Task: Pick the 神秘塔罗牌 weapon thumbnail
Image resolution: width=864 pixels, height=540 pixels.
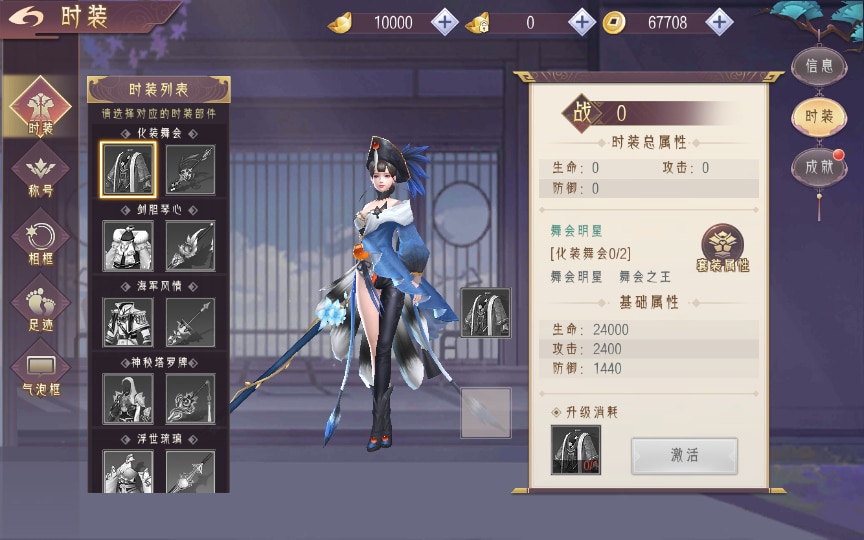Action: pos(190,398)
